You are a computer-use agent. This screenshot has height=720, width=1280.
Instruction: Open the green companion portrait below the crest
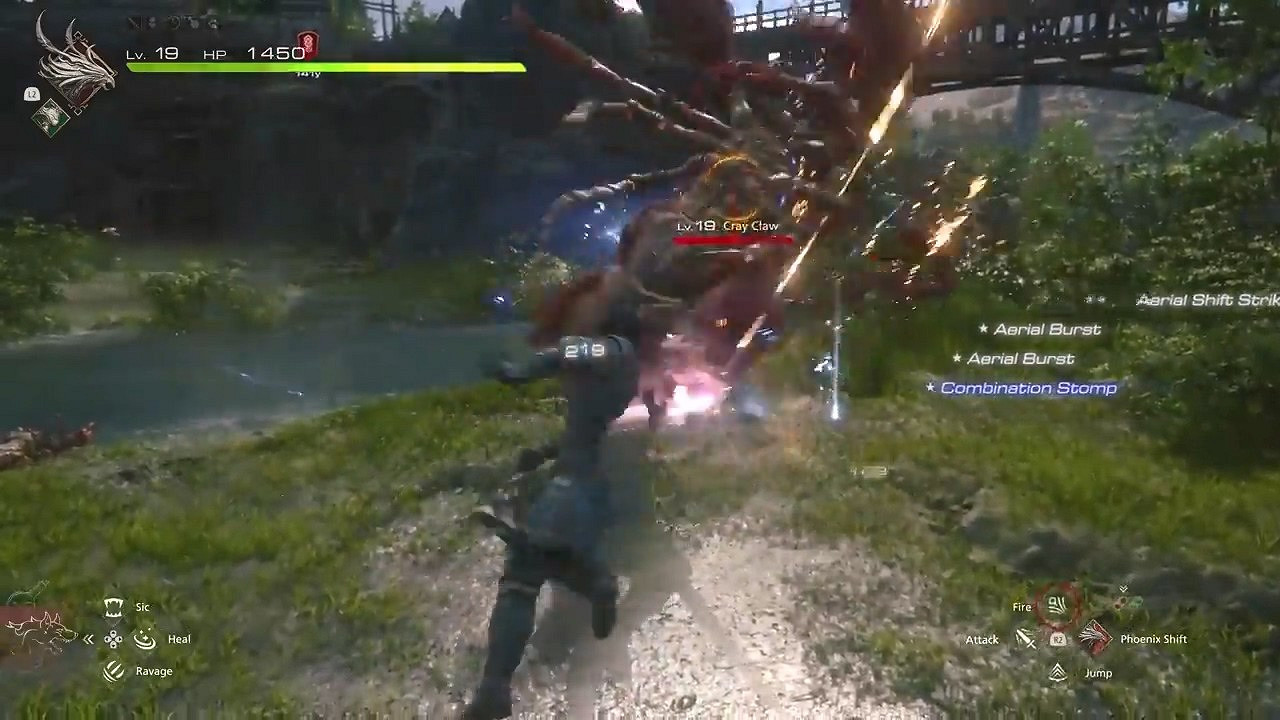coord(49,117)
